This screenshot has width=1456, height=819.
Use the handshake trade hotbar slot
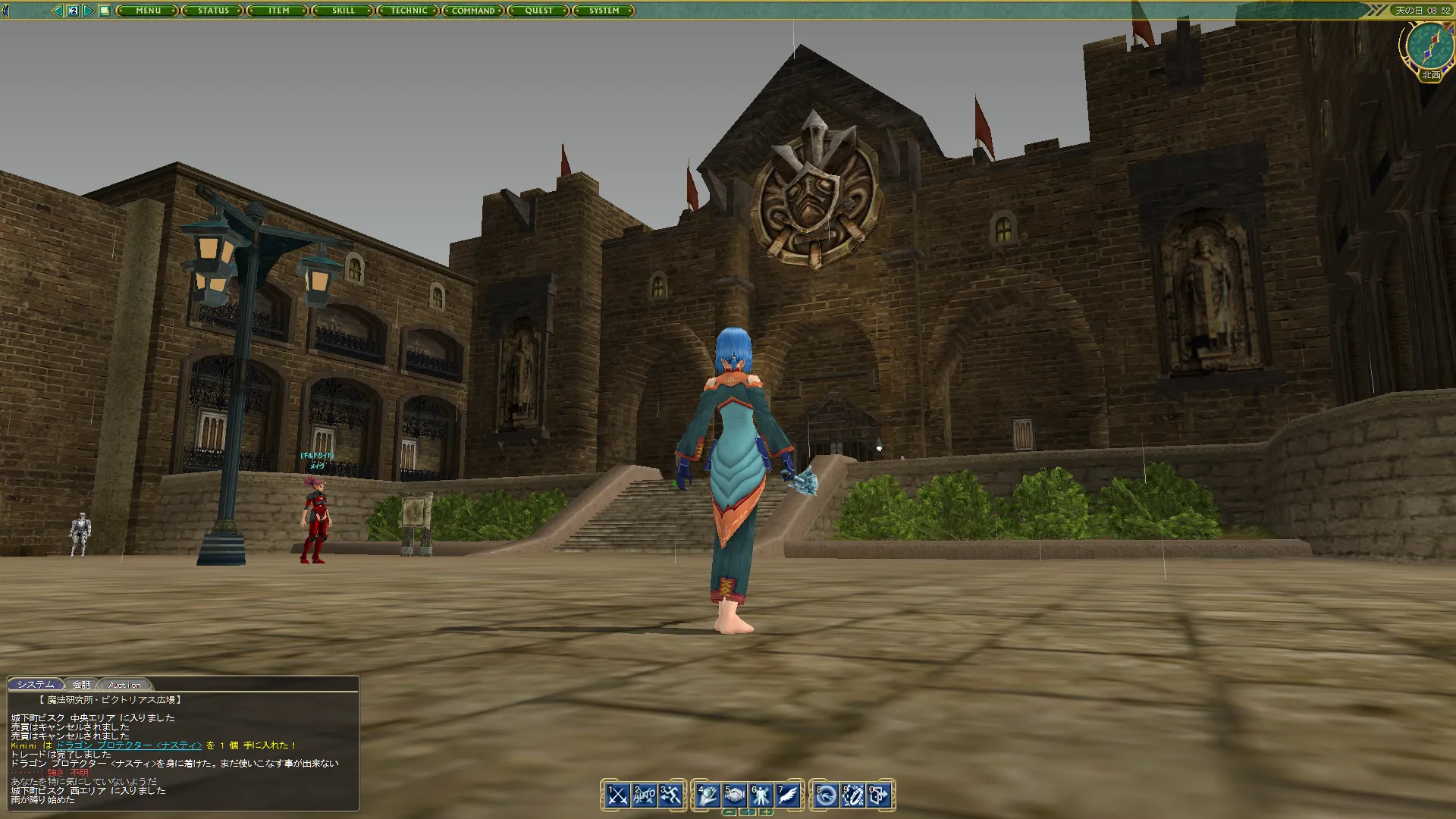734,795
